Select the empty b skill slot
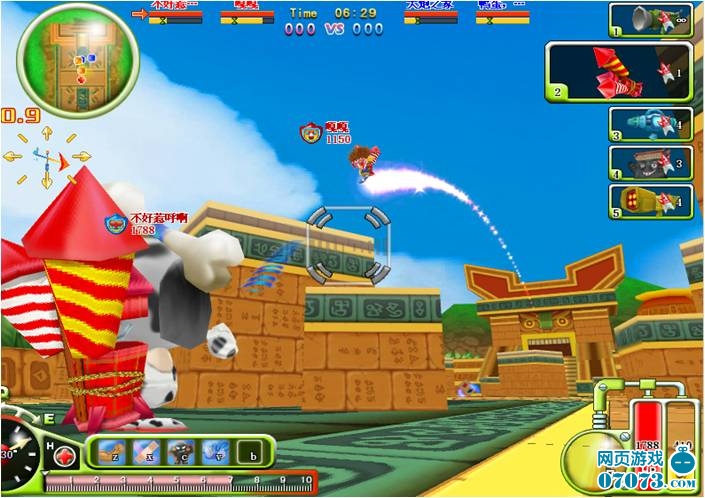The height and width of the screenshot is (498, 705). tap(250, 453)
